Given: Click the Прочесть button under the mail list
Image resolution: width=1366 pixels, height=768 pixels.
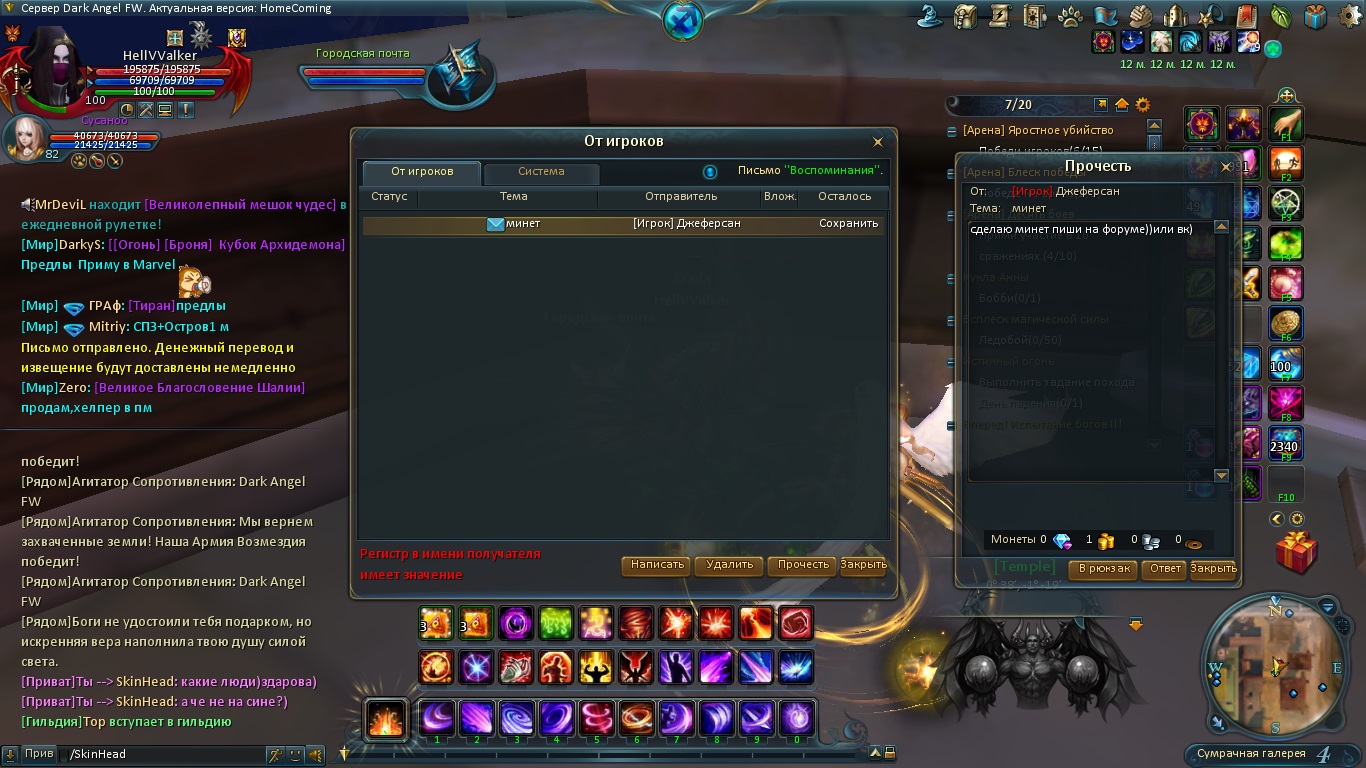Looking at the screenshot, I should click(803, 565).
